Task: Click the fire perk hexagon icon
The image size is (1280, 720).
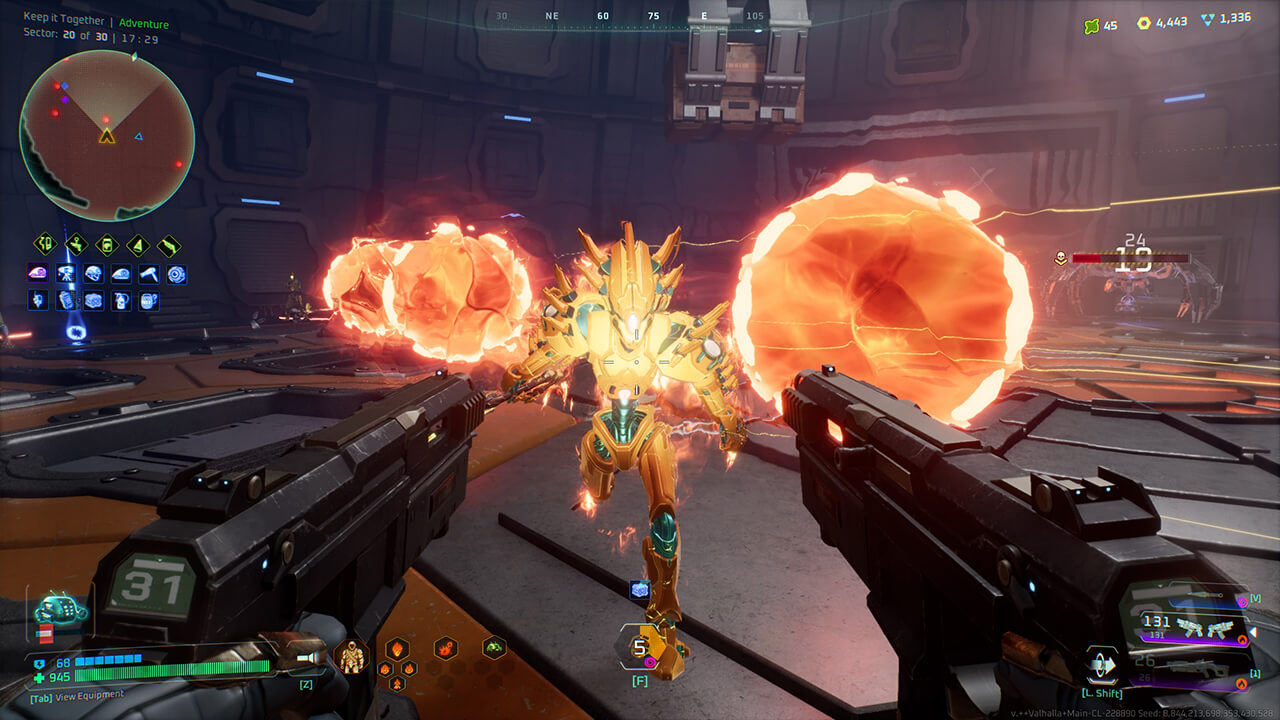Action: point(396,649)
